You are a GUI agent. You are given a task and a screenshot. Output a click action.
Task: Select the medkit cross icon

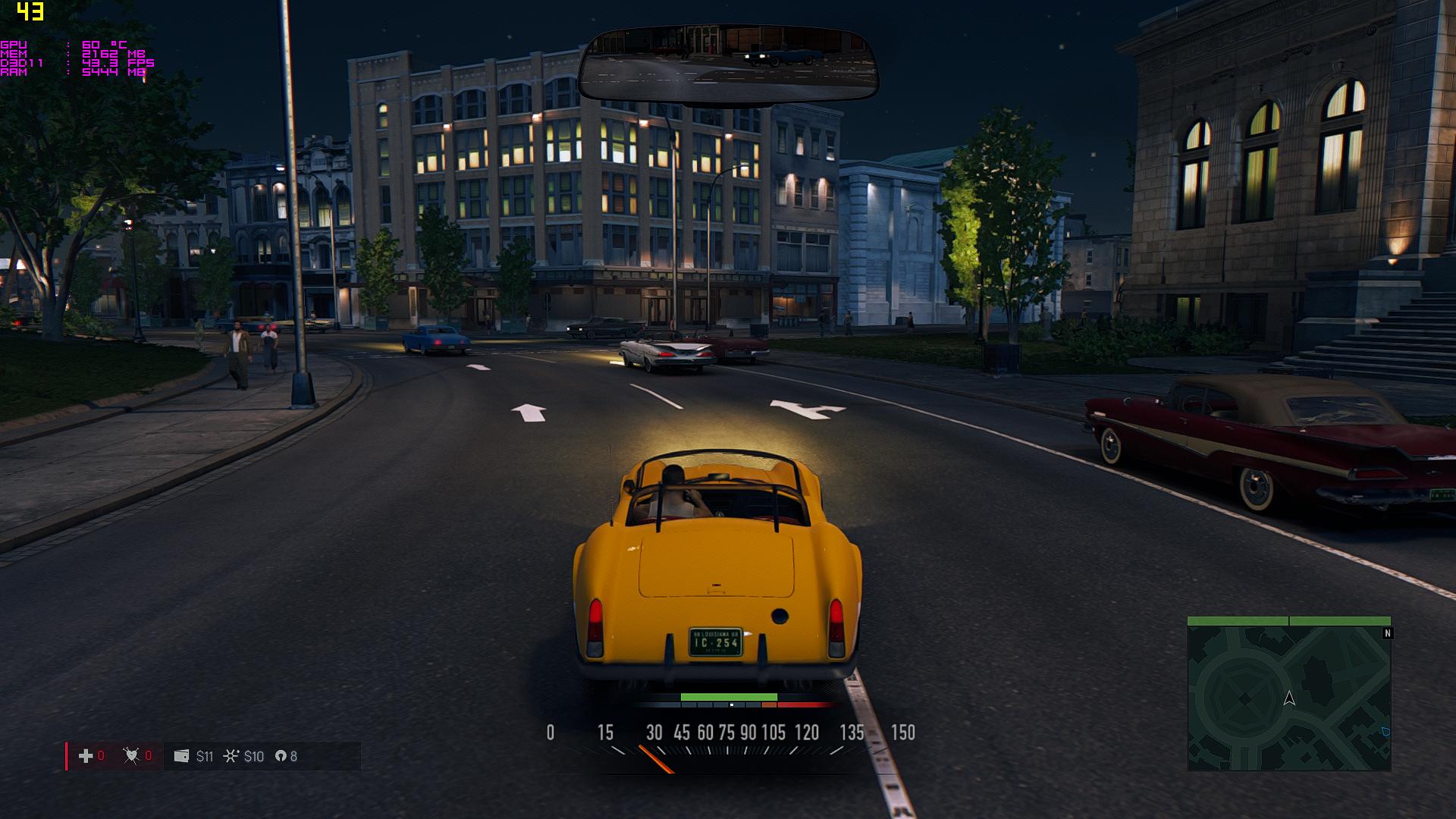86,756
